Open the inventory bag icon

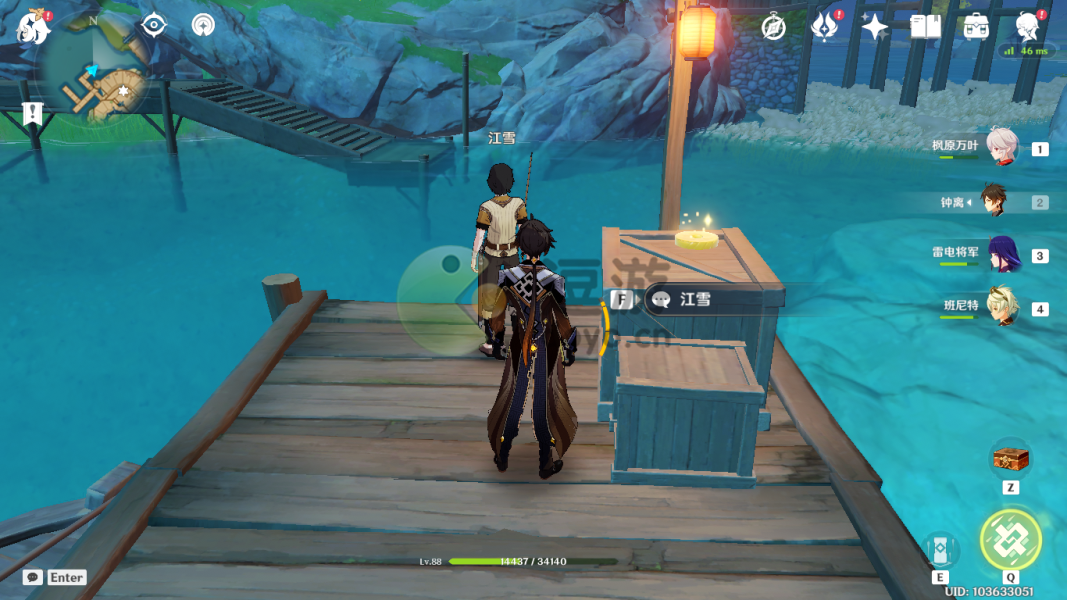[x=977, y=27]
